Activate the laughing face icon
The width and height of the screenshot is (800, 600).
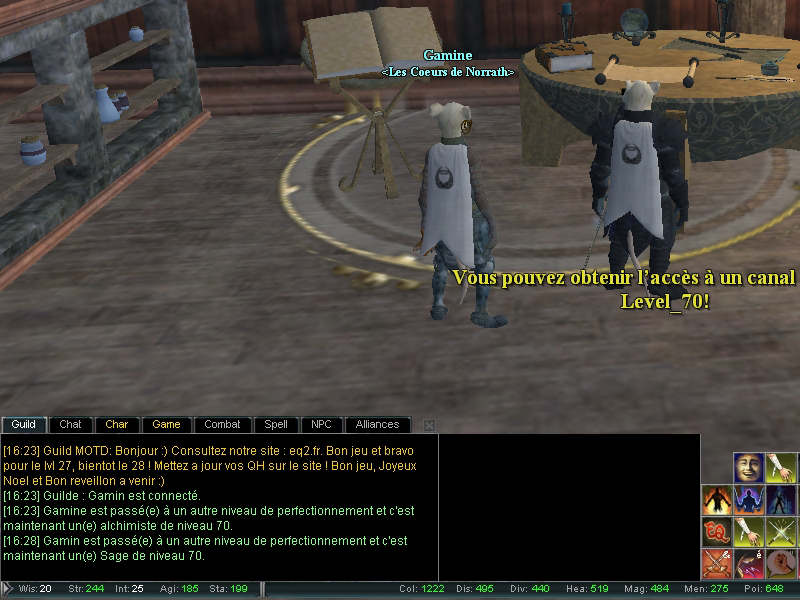[x=749, y=468]
